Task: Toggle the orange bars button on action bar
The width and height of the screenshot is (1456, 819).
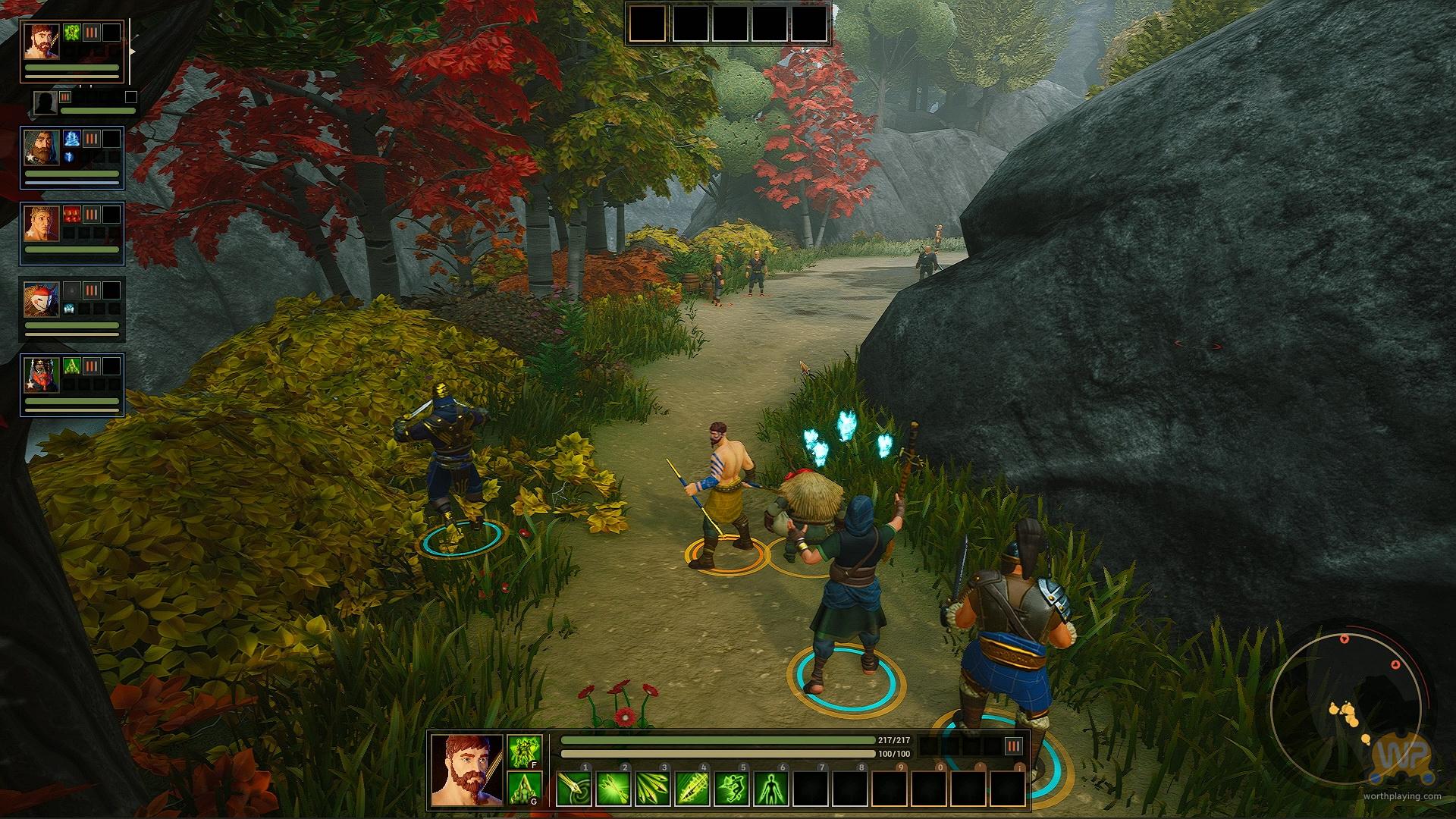Action: click(x=1013, y=746)
